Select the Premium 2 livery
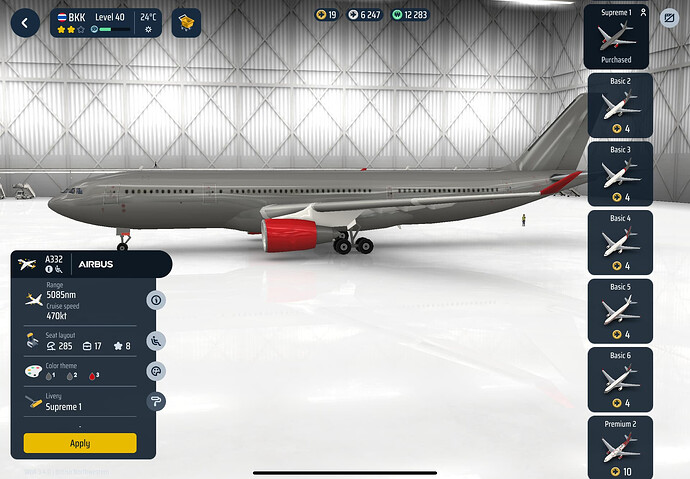This screenshot has width=690, height=479. click(620, 447)
